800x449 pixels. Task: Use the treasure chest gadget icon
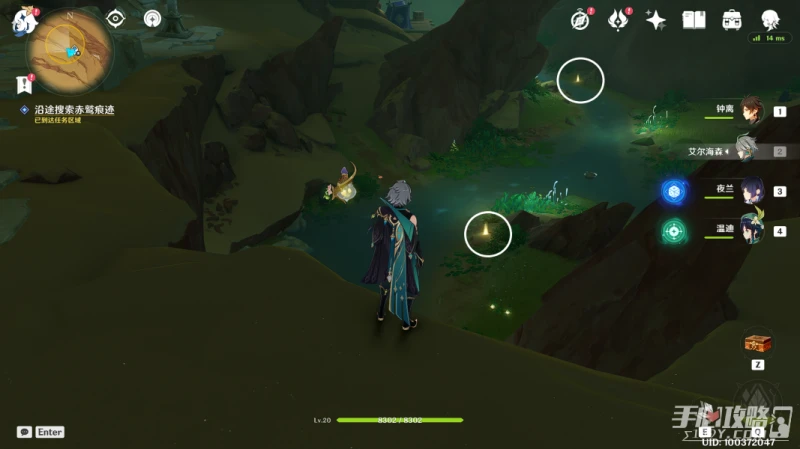click(x=757, y=343)
